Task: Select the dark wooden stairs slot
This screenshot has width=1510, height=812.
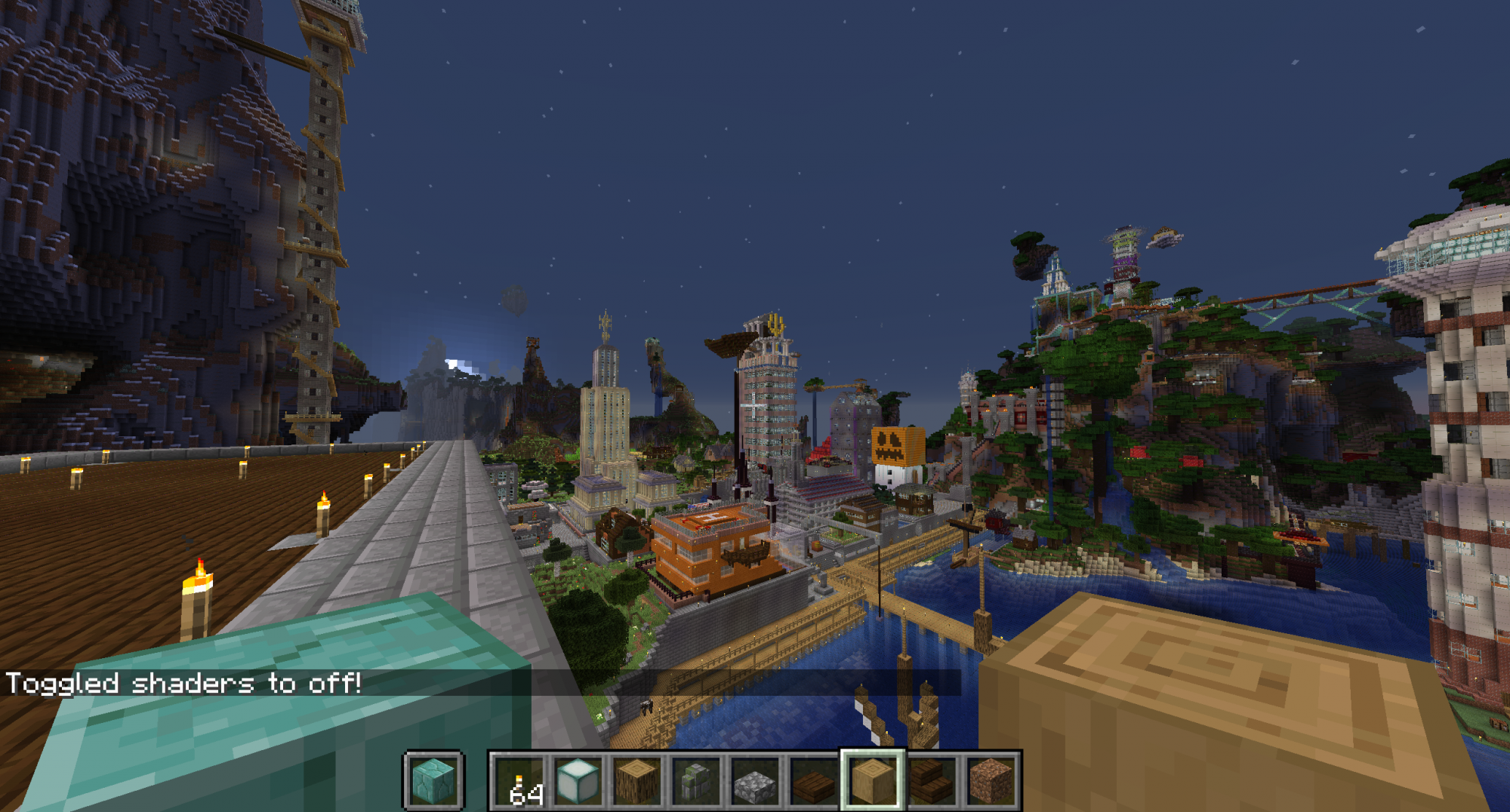Action: (x=932, y=782)
